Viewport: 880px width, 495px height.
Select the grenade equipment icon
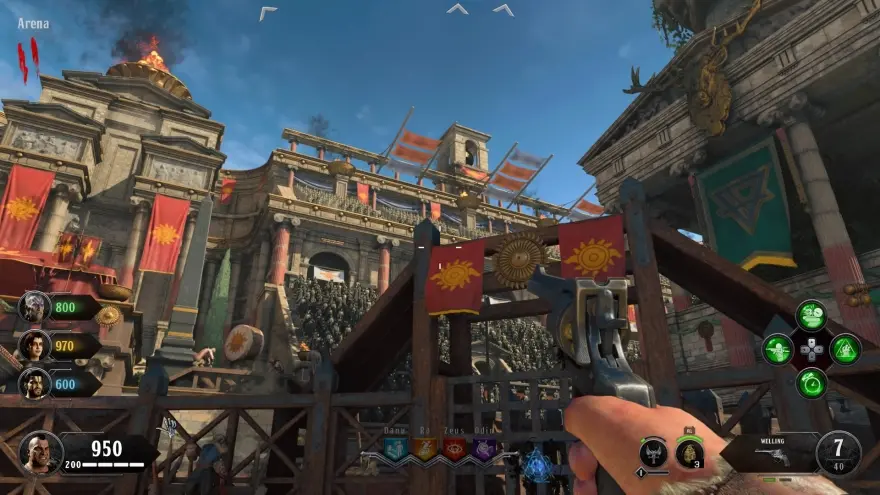click(x=690, y=453)
